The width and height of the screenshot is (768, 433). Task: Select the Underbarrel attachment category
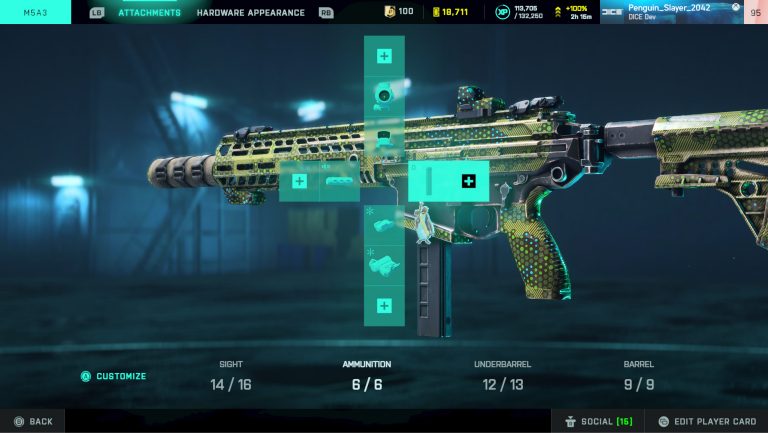coord(502,376)
